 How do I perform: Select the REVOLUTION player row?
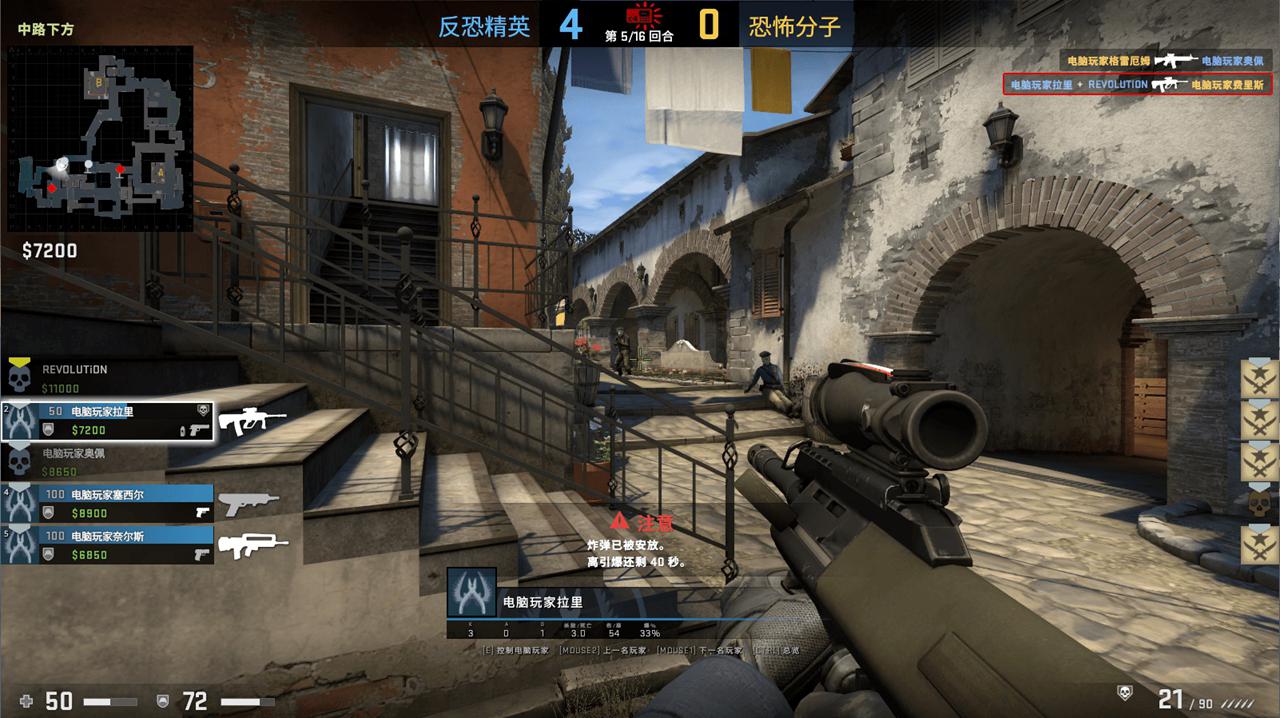coord(105,378)
